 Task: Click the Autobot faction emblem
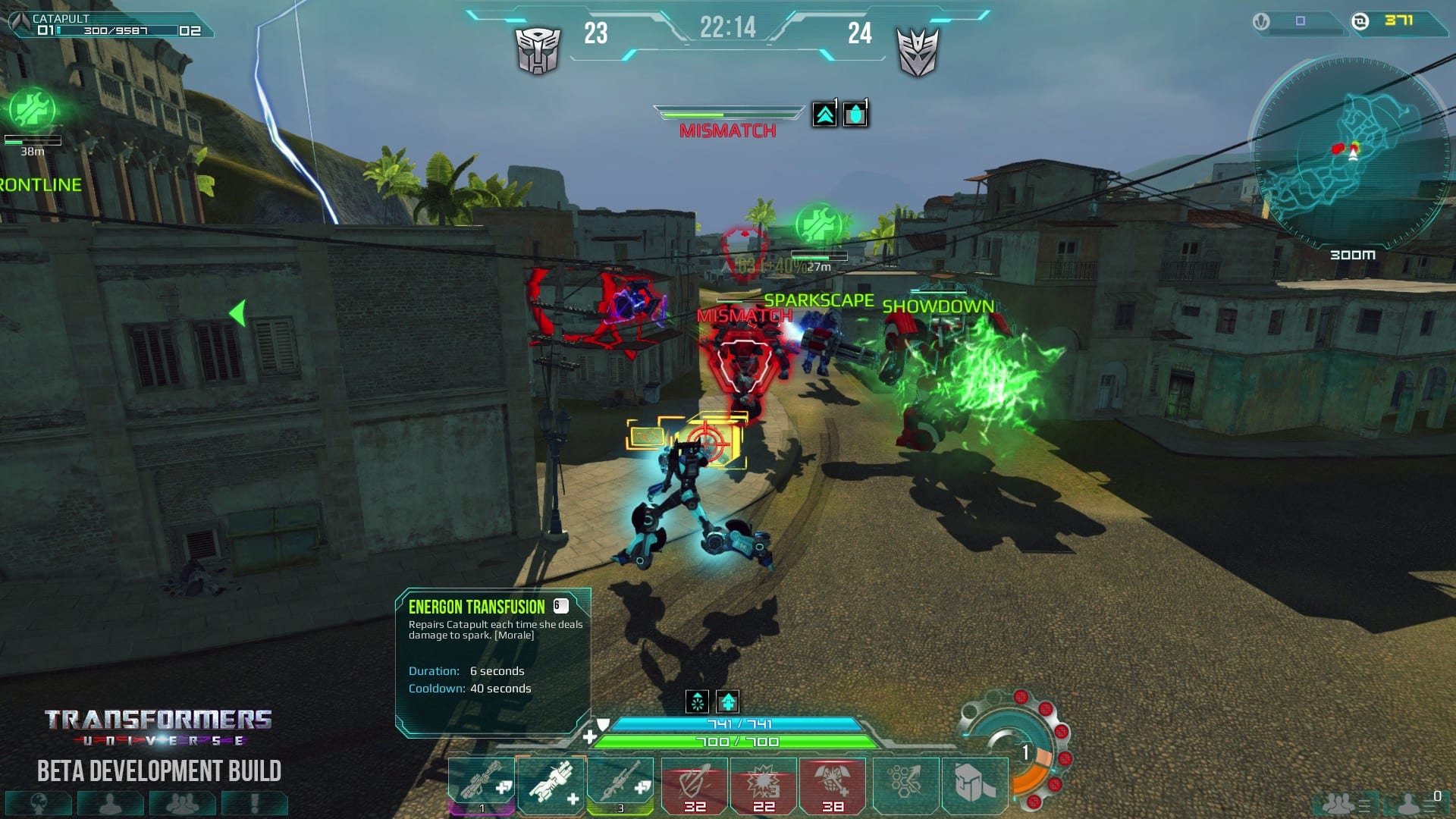(x=538, y=51)
